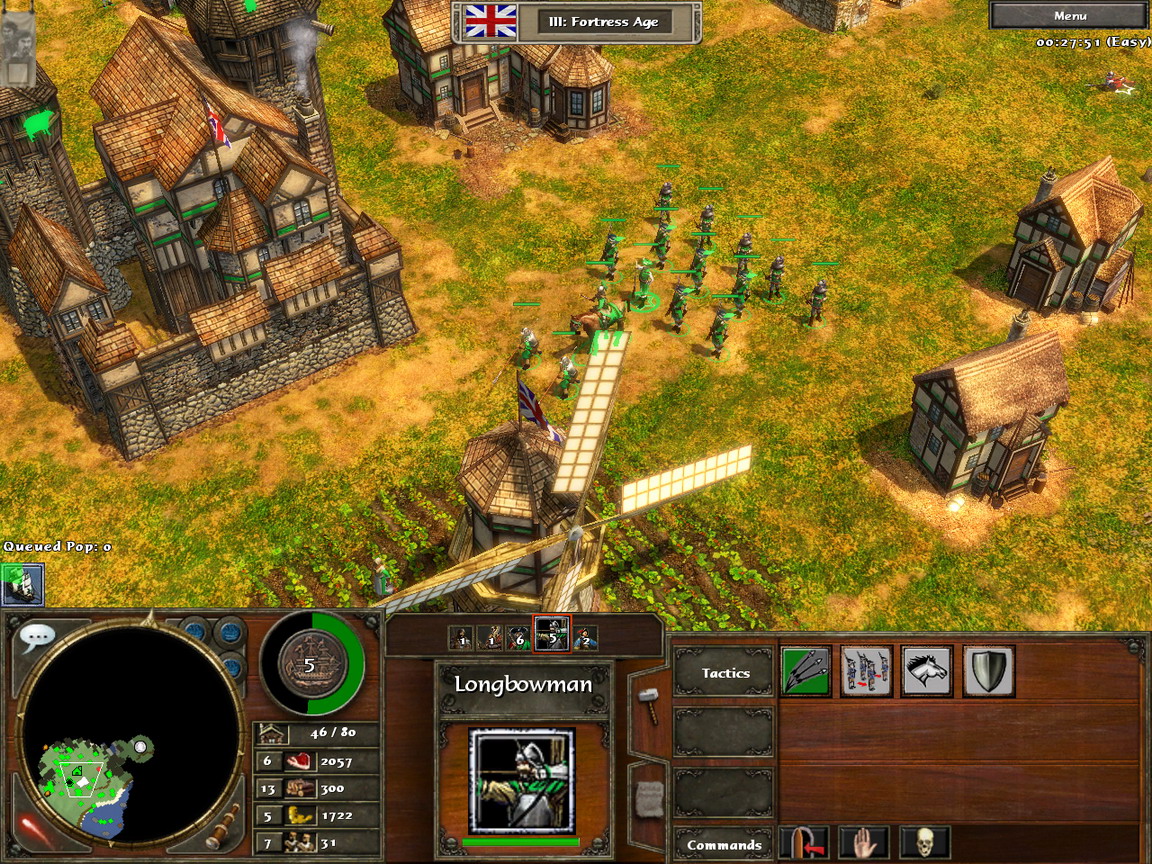Activate the shield defend tactic
Viewport: 1152px width, 864px height.
989,671
